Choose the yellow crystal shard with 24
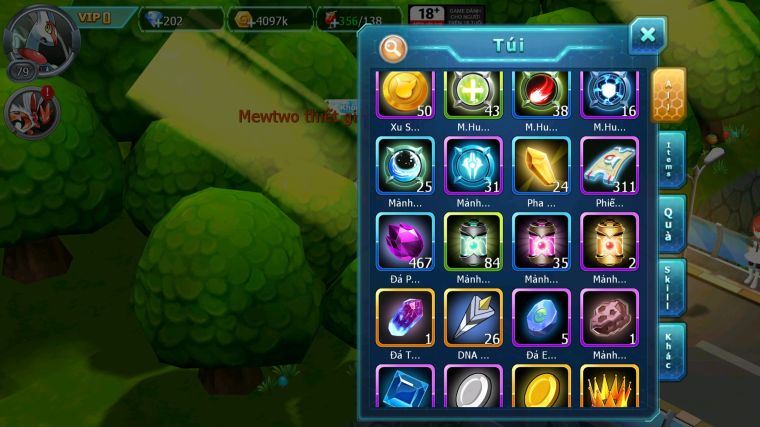 click(x=541, y=164)
